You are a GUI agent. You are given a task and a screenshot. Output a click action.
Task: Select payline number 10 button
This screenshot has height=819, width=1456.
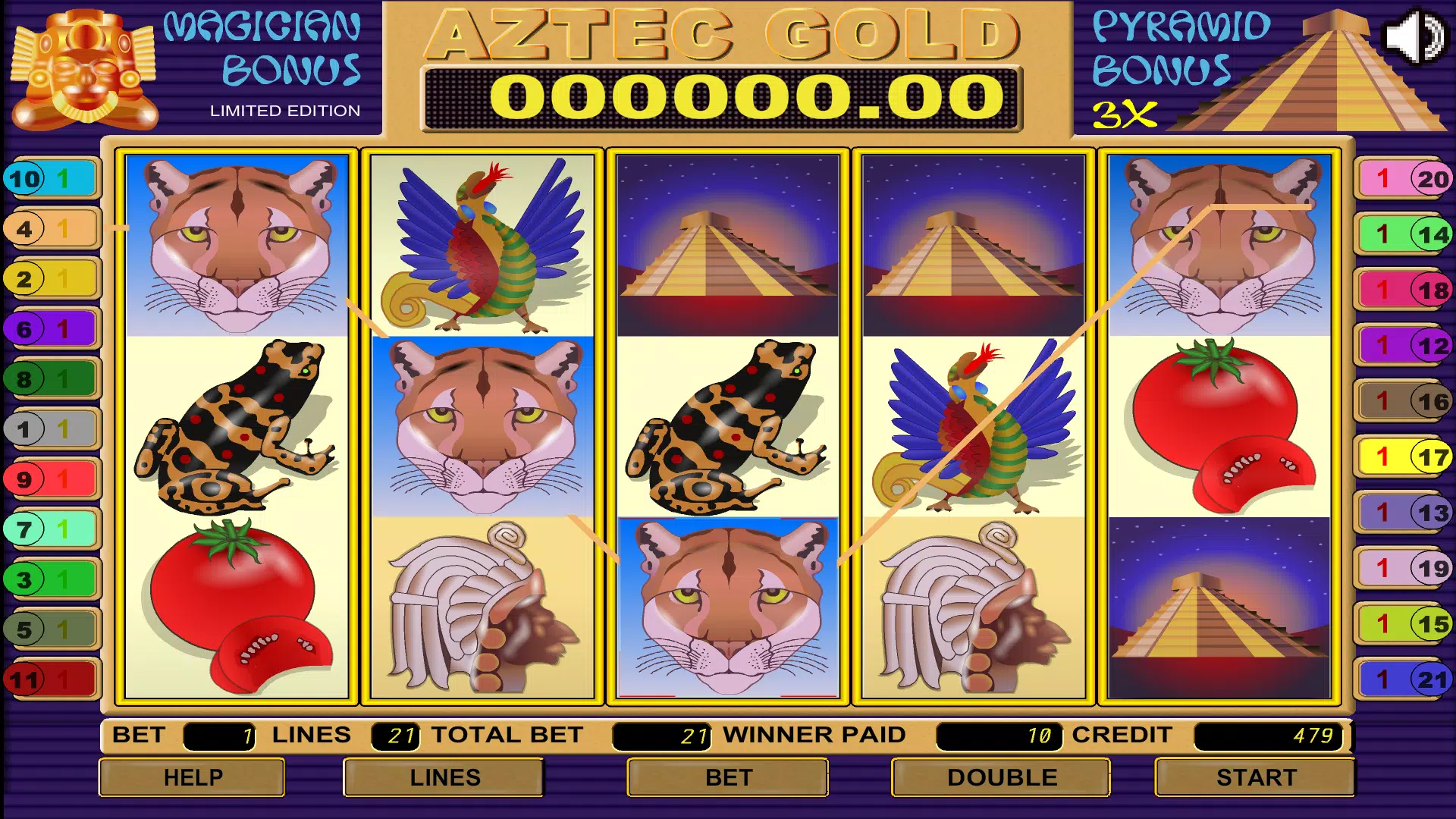tap(52, 179)
